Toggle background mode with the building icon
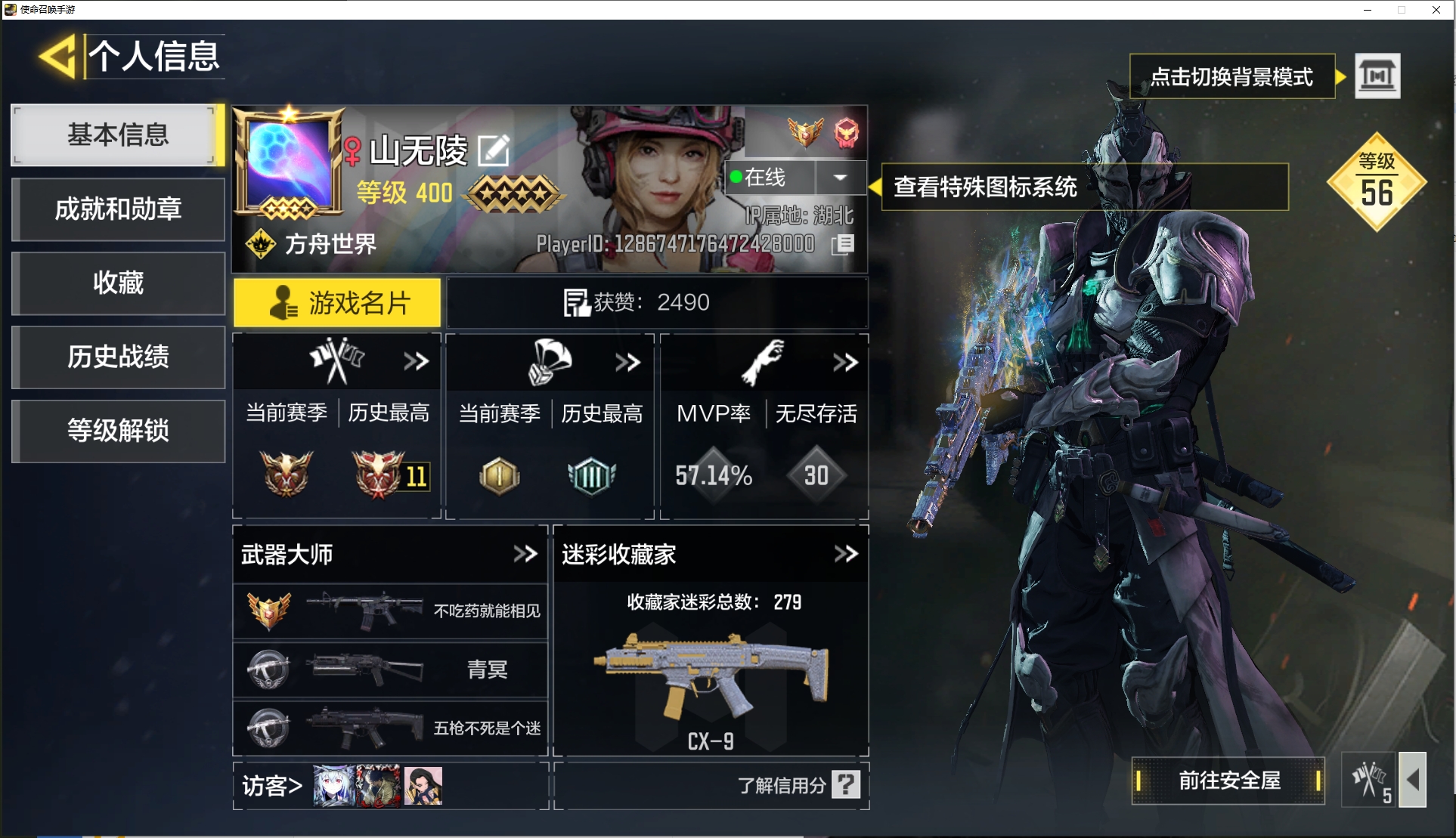1456x838 pixels. coord(1377,76)
